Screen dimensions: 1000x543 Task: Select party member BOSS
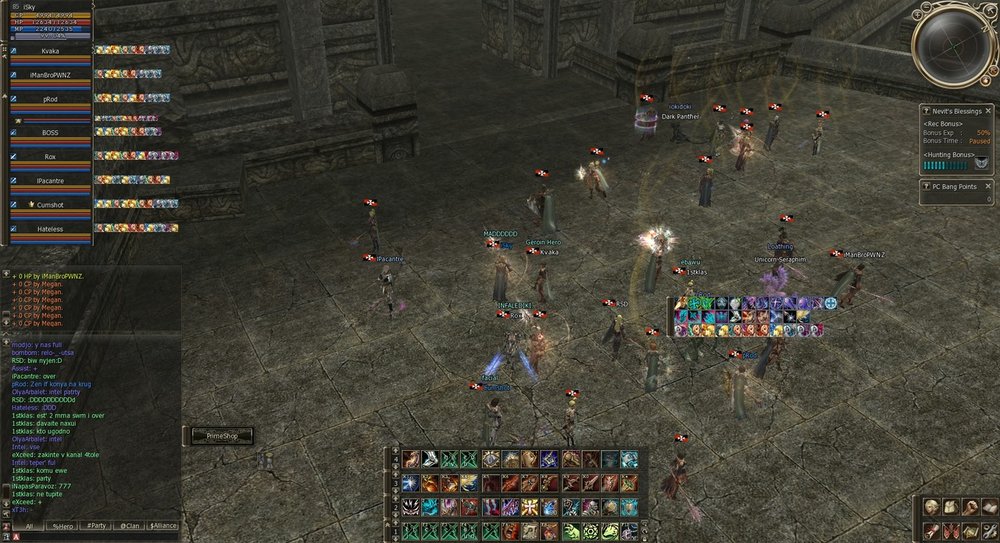(50, 132)
